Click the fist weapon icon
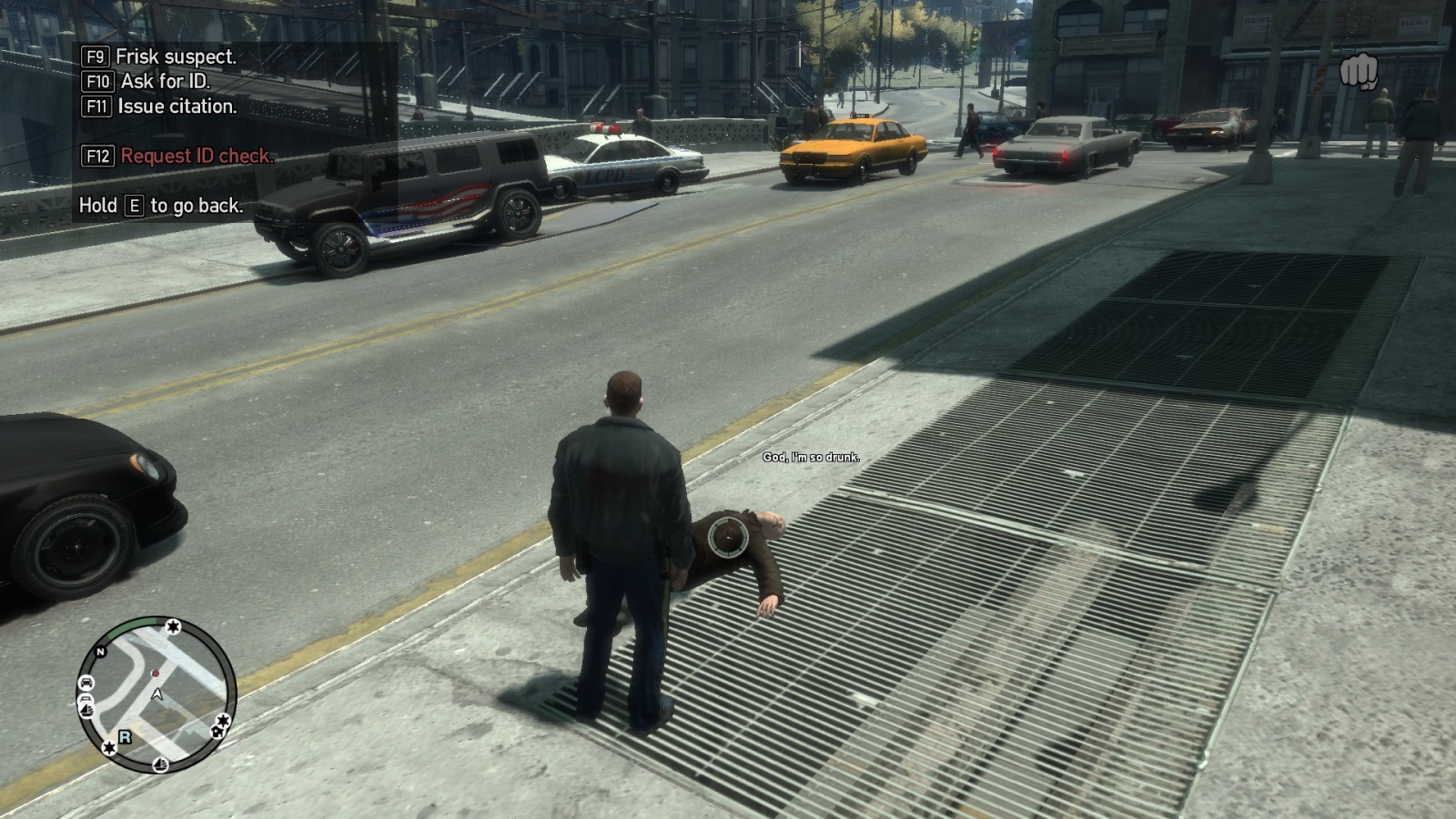The width and height of the screenshot is (1456, 819). [1359, 72]
